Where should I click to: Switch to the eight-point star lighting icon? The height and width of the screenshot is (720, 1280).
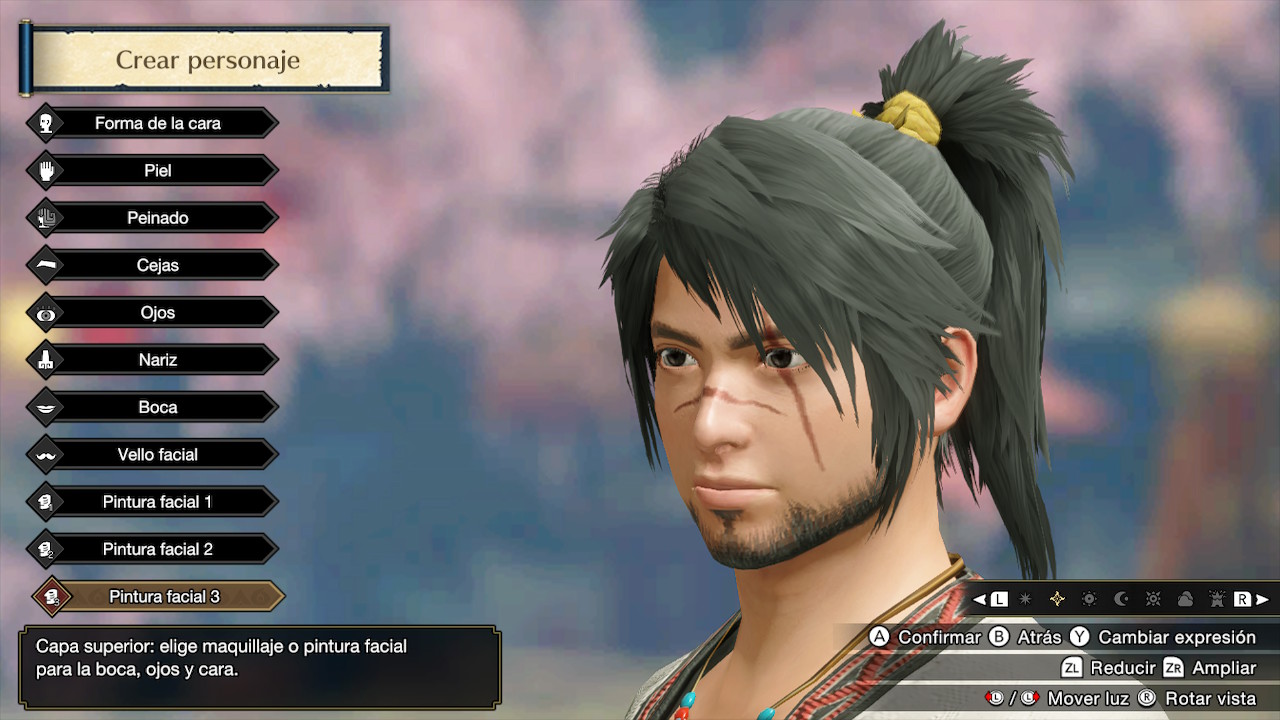coord(1025,599)
